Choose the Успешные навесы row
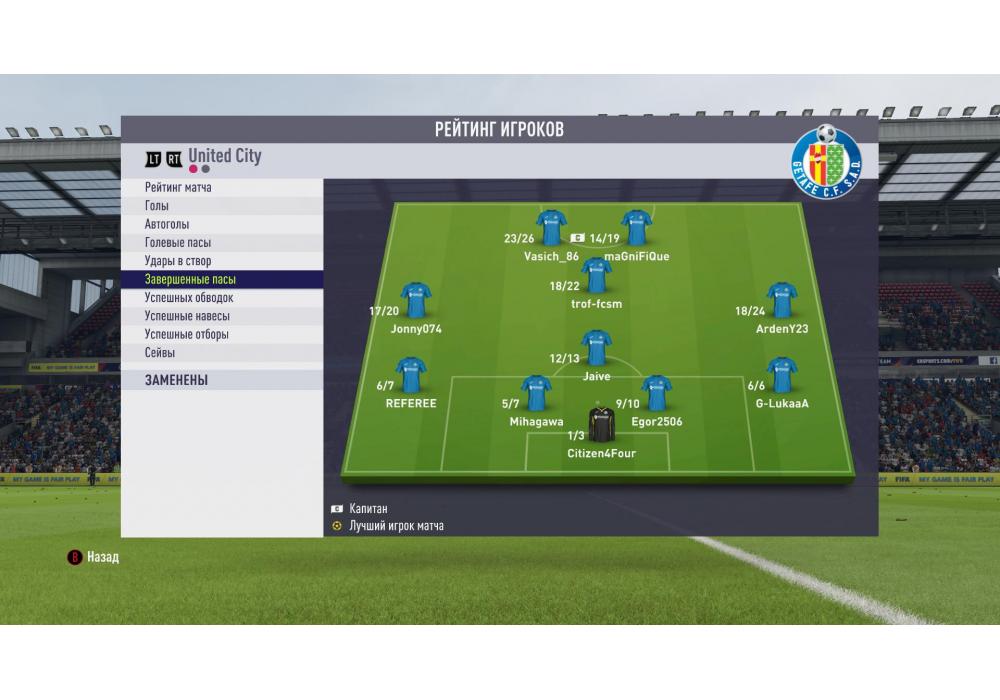 [222, 316]
